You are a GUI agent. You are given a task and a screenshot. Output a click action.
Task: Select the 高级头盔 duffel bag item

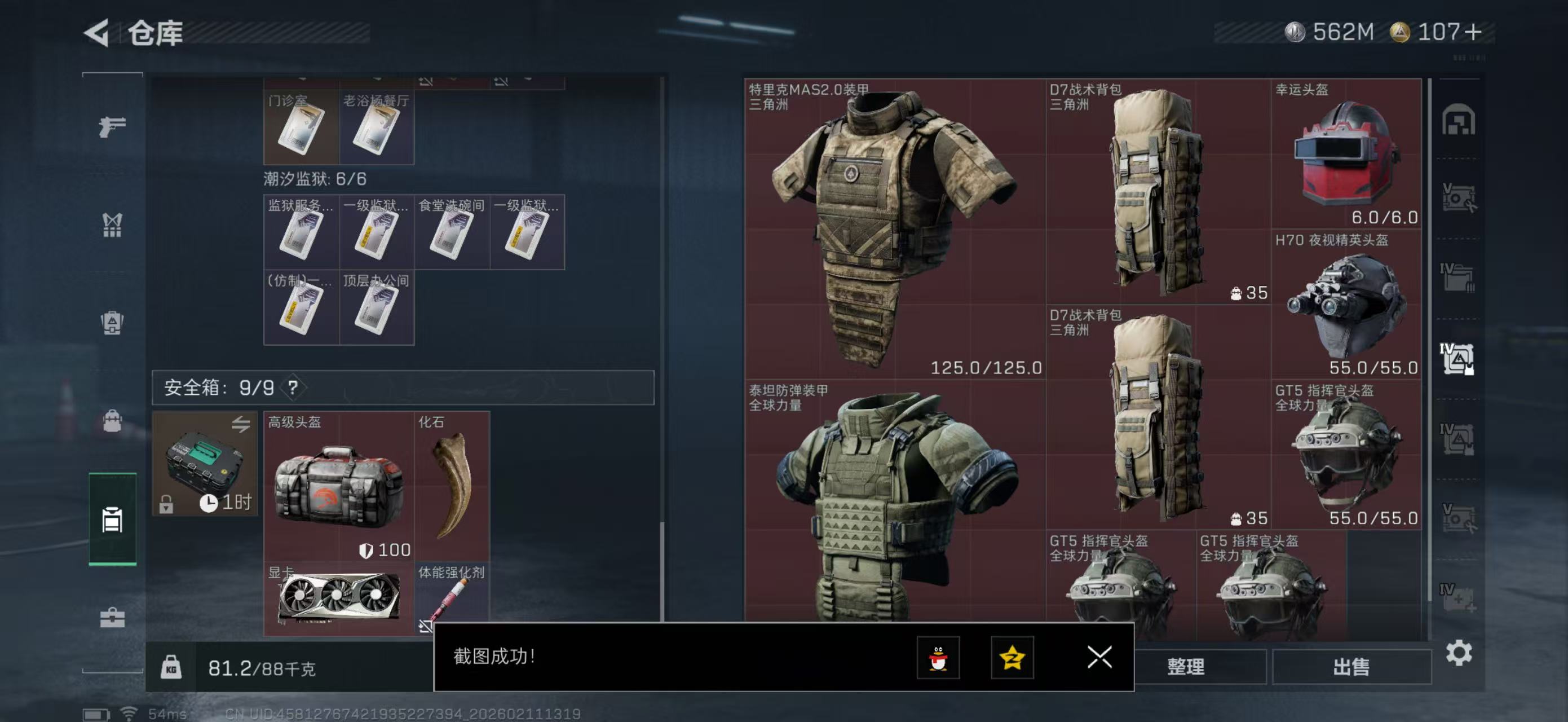point(338,486)
